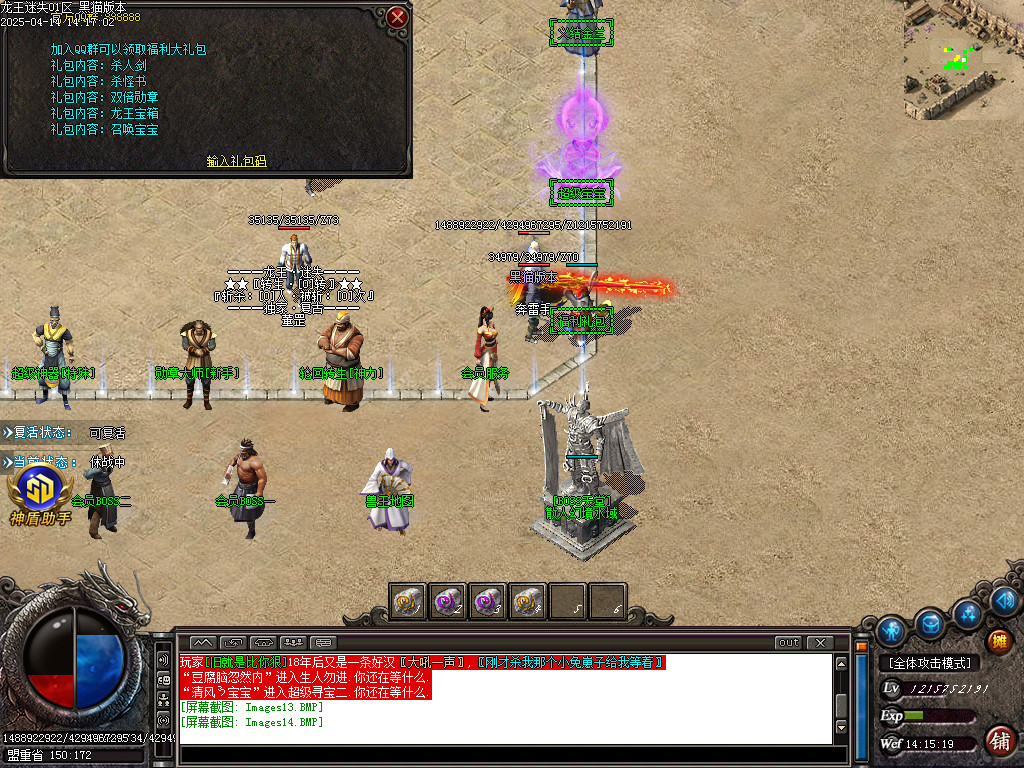This screenshot has width=1024, height=768.
Task: Close the chat window with X
Action: tap(820, 642)
